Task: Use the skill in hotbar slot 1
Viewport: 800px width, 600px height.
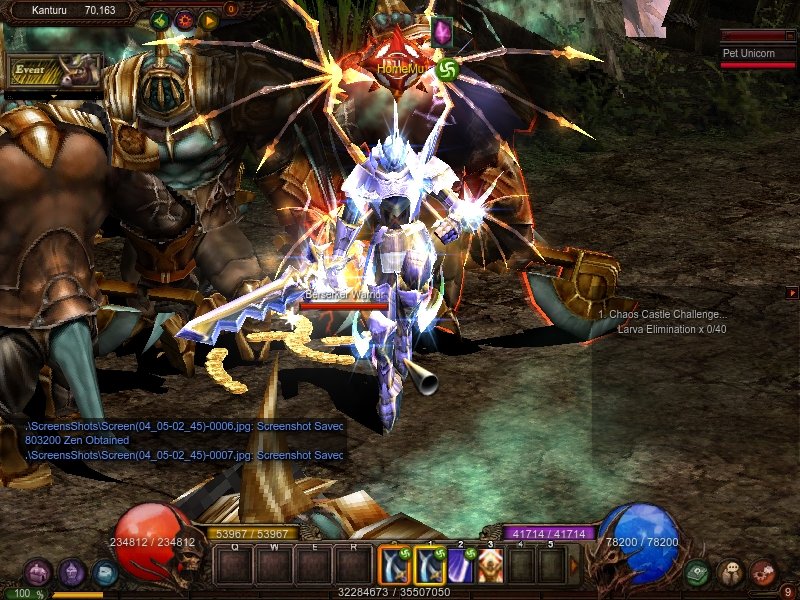Action: (430, 566)
